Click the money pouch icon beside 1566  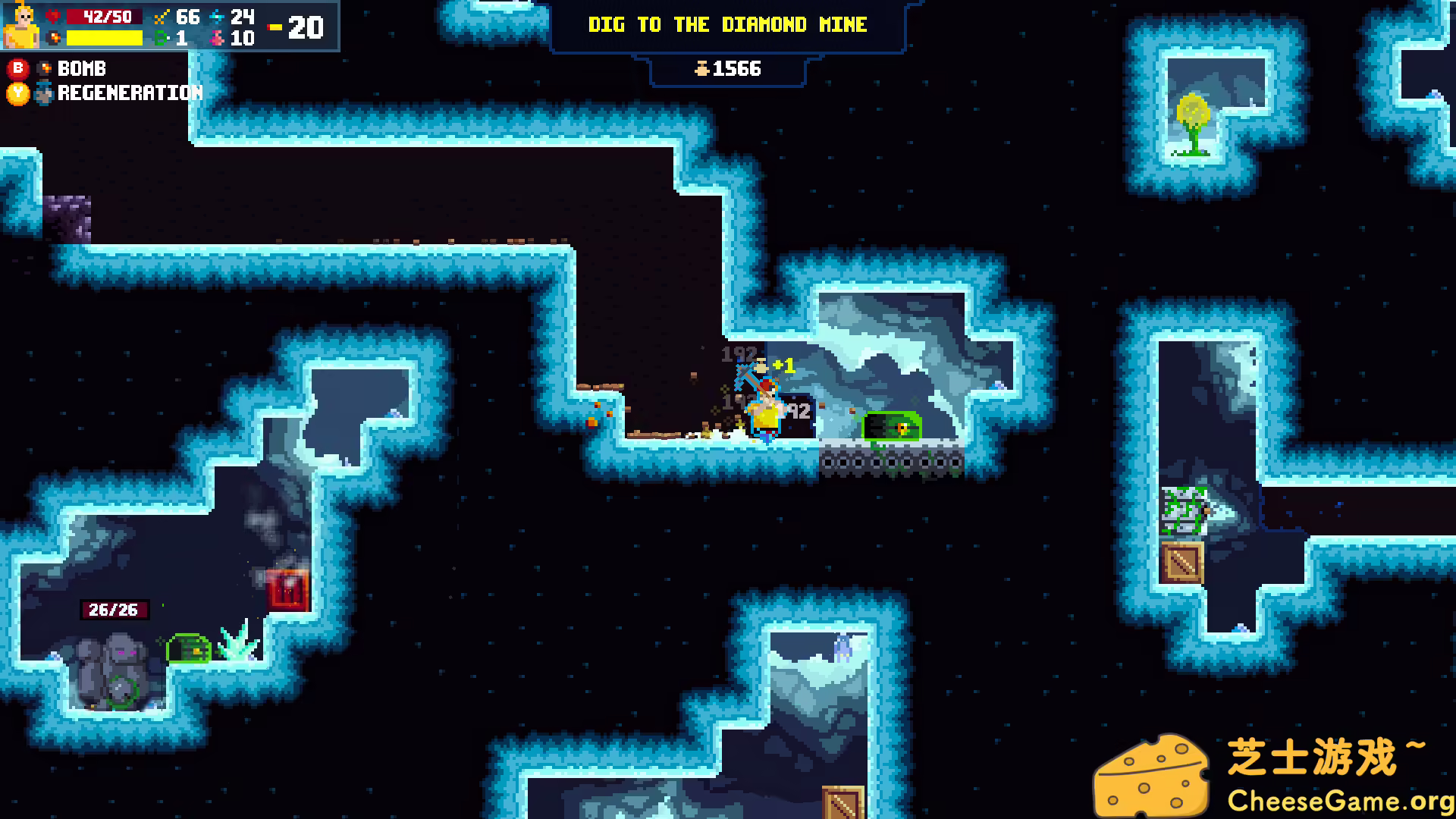pyautogui.click(x=704, y=69)
